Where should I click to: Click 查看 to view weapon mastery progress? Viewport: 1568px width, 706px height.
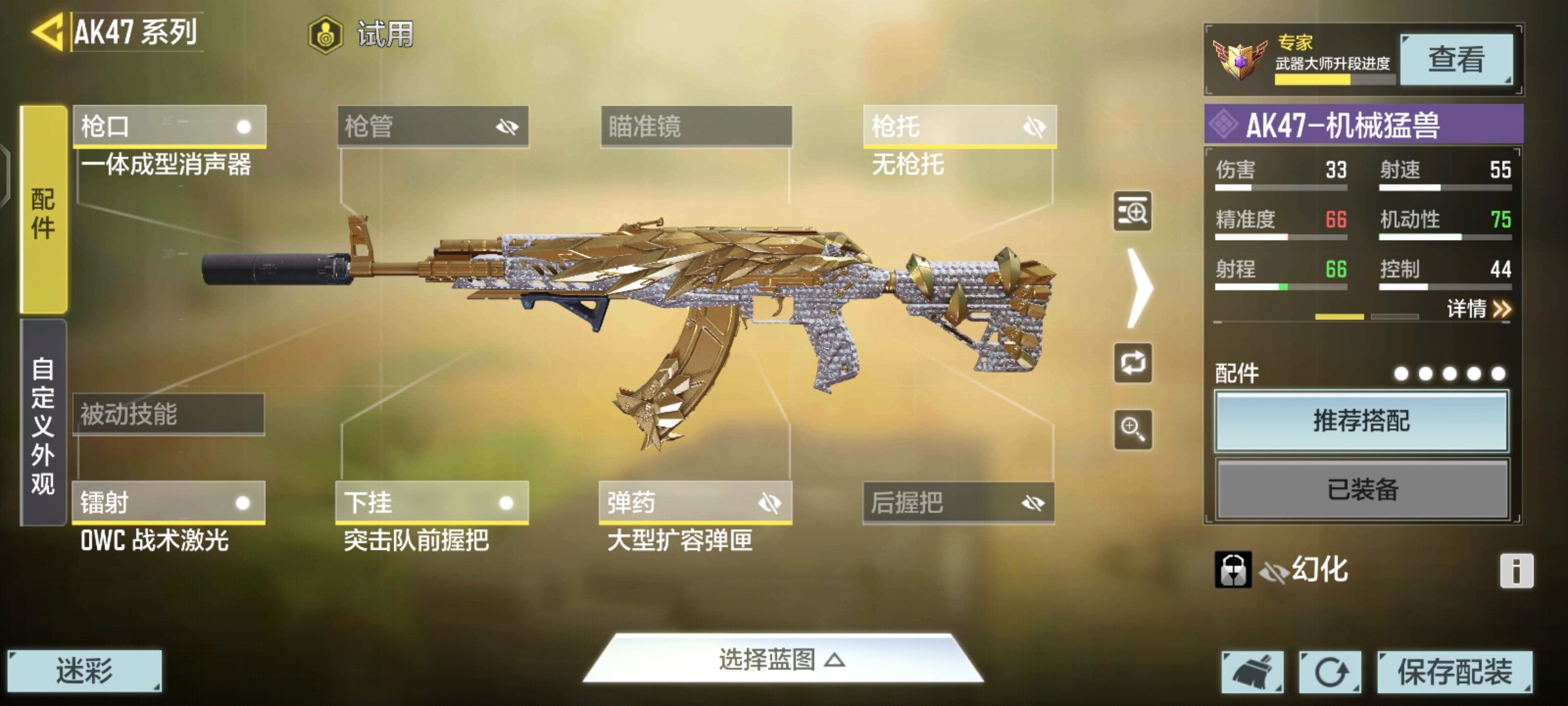1456,59
